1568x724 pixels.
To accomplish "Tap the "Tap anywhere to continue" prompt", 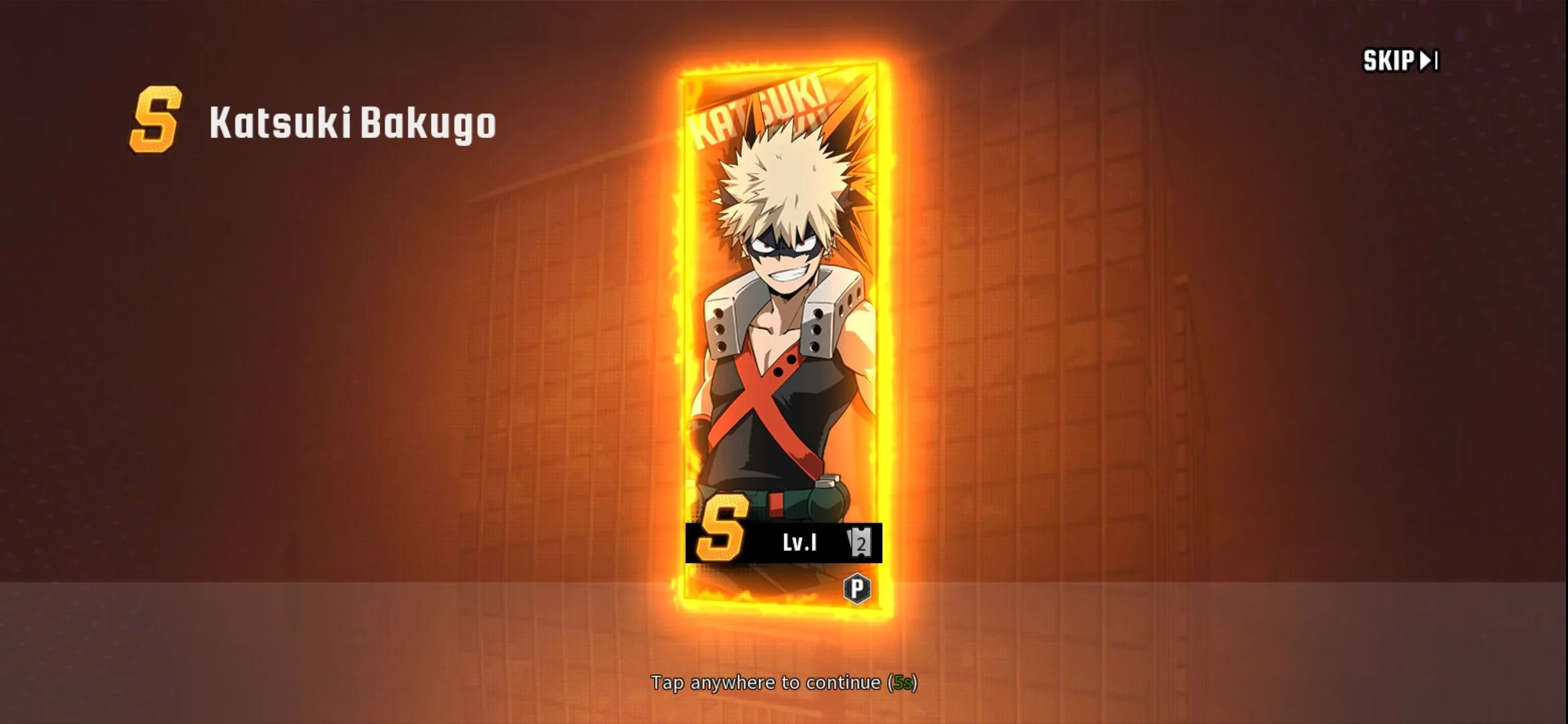I will (x=783, y=682).
